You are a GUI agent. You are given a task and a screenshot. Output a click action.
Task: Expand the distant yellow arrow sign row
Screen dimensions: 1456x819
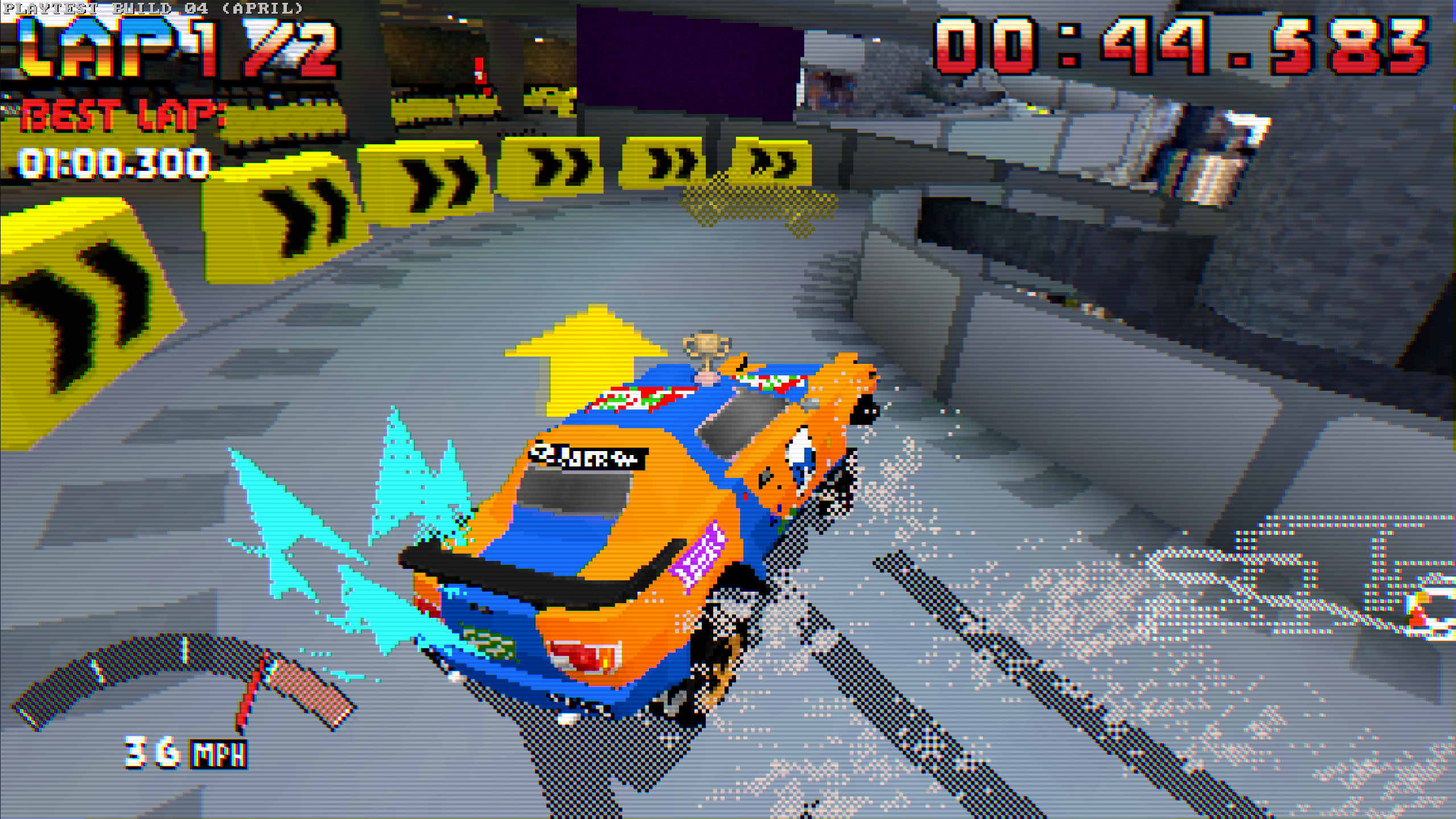point(569,165)
